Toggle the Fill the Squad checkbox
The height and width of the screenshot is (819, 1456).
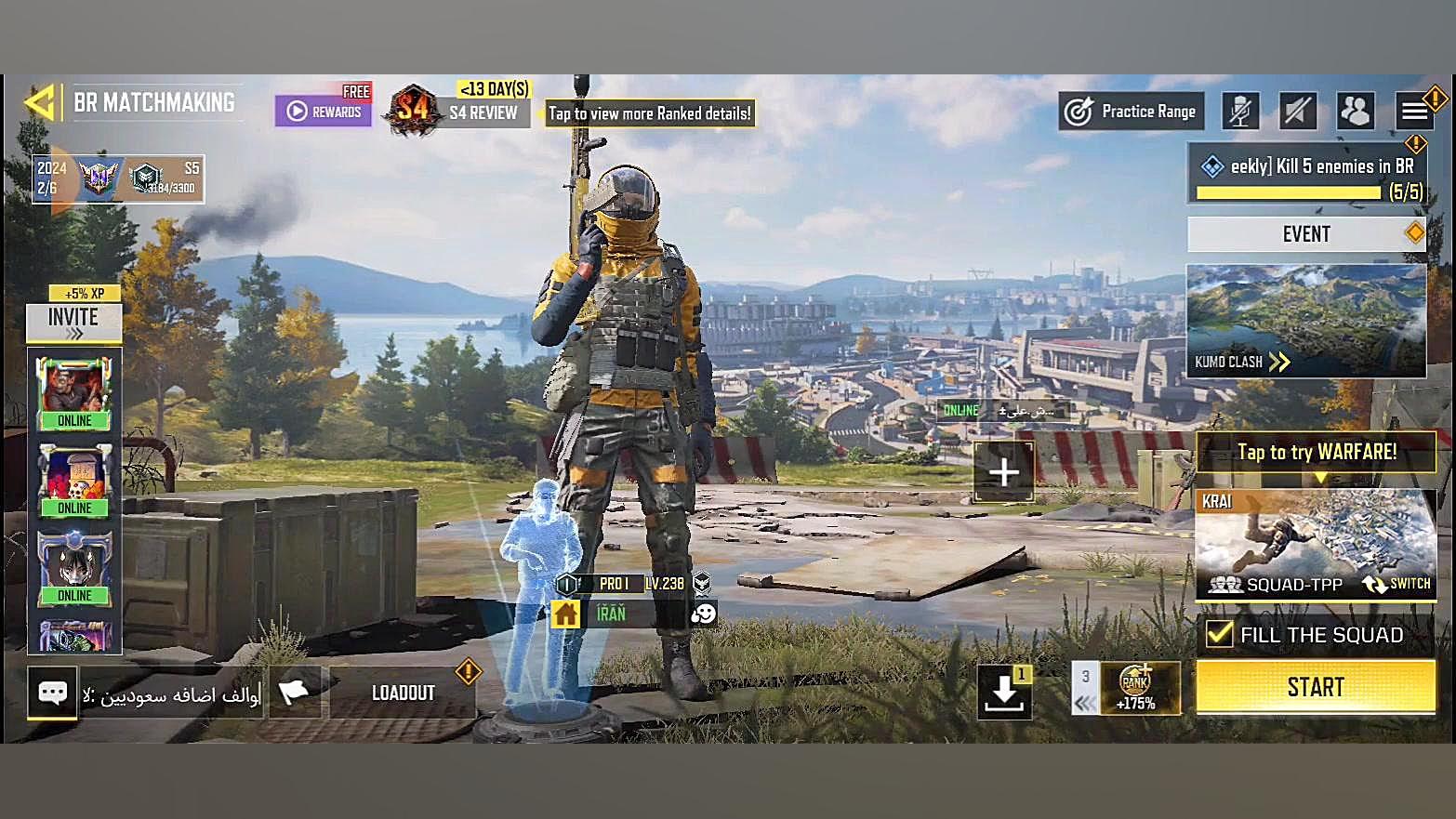point(1219,634)
